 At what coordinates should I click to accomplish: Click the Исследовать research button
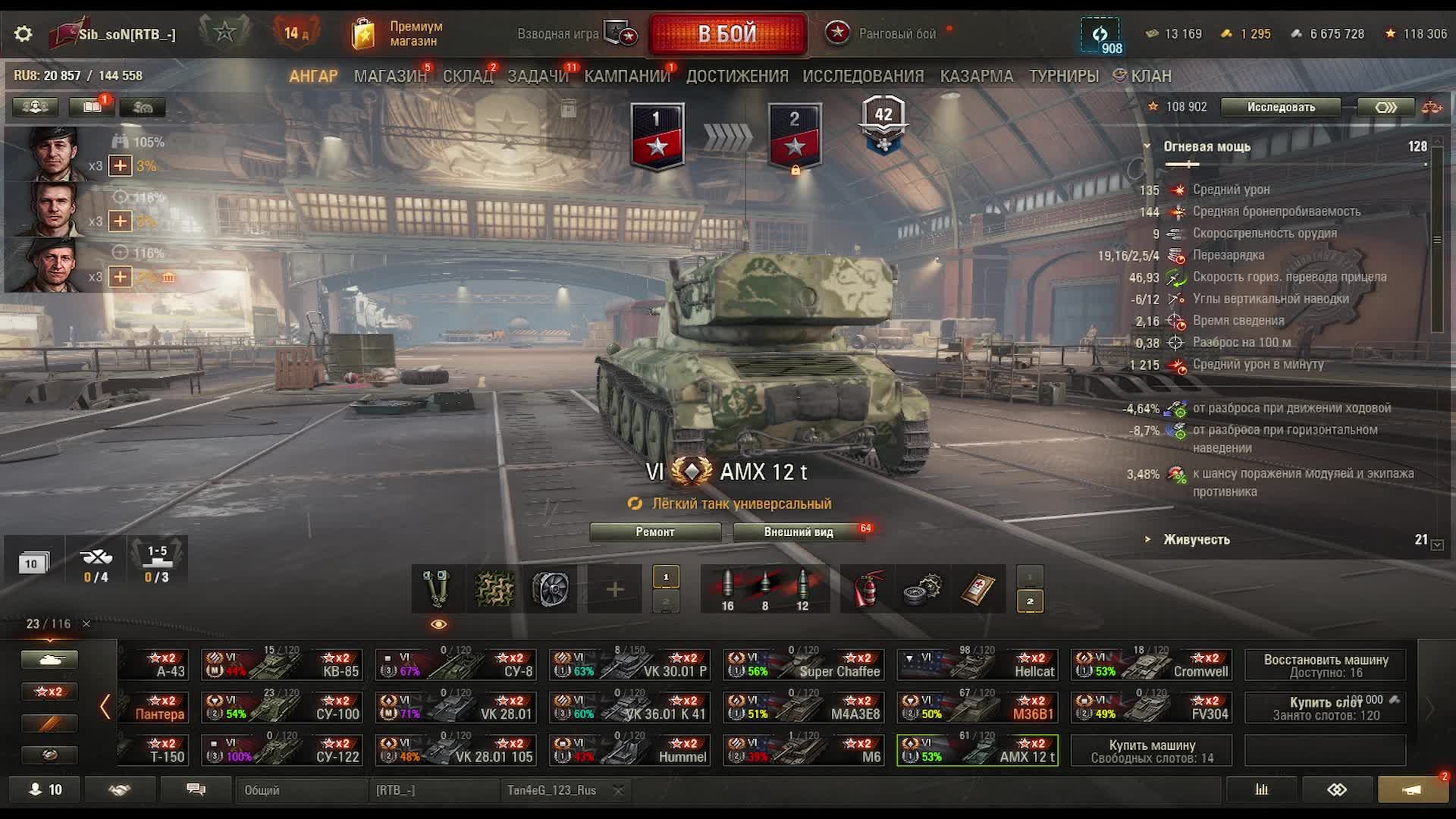1281,107
